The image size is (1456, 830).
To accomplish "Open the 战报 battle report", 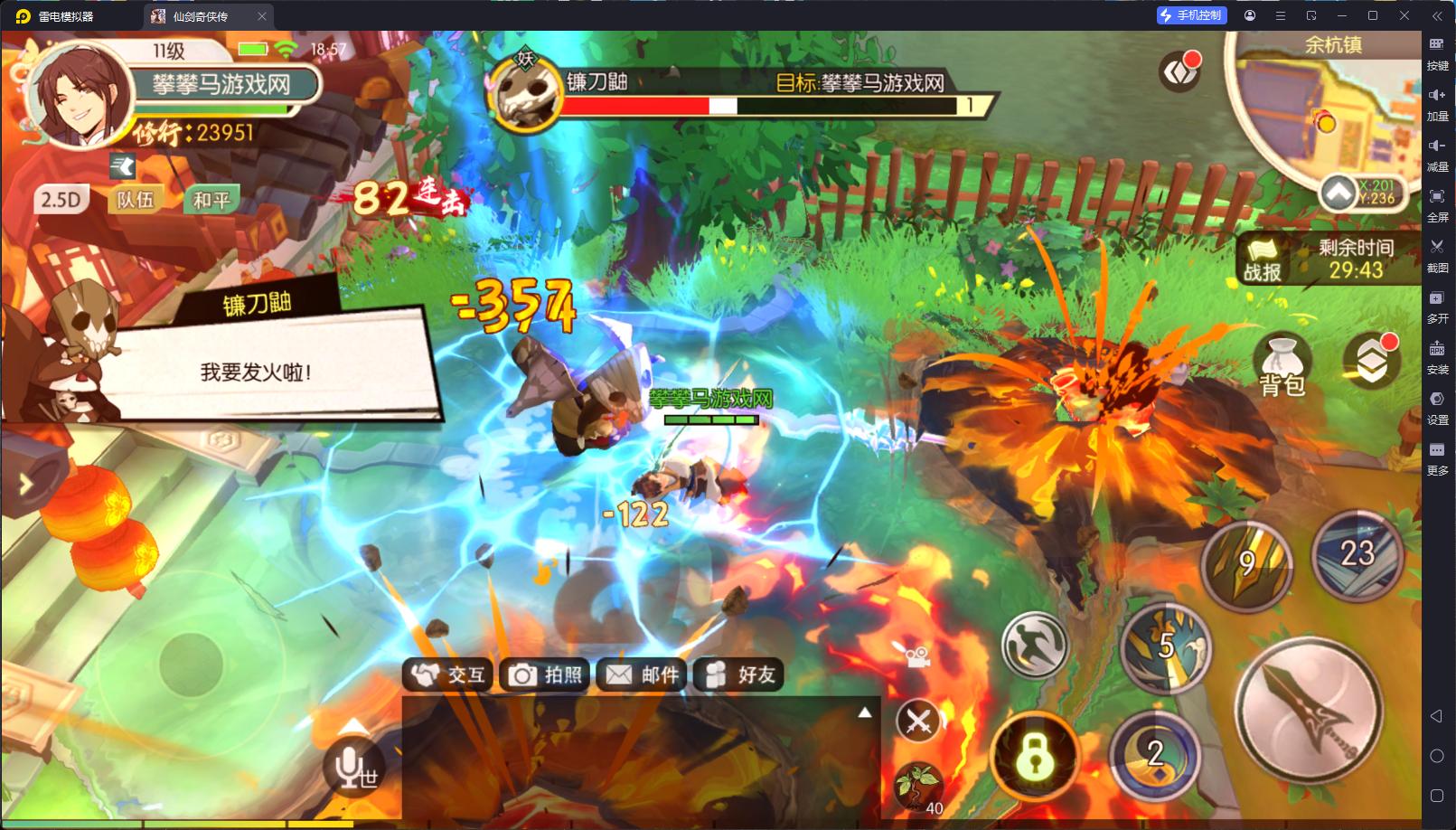I will click(x=1263, y=259).
